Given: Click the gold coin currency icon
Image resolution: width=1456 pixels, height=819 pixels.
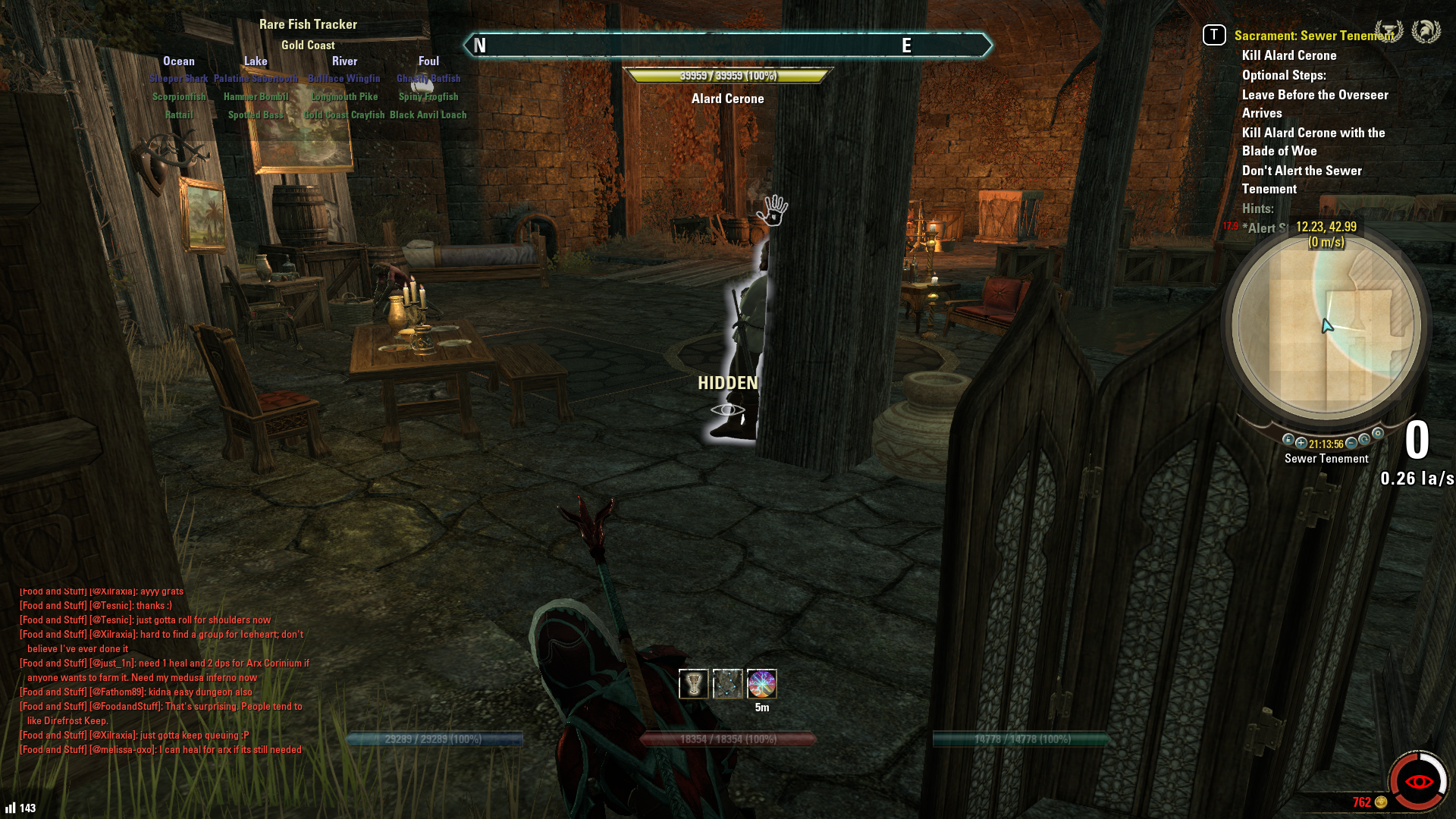Looking at the screenshot, I should click(x=1381, y=802).
